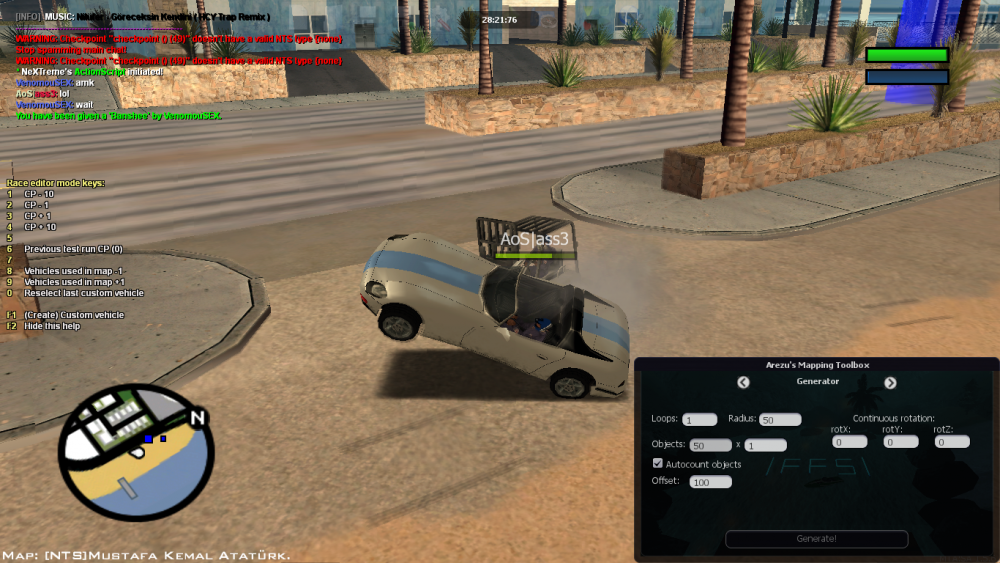
Task: Select the rotZ rotation field
Action: tap(952, 441)
